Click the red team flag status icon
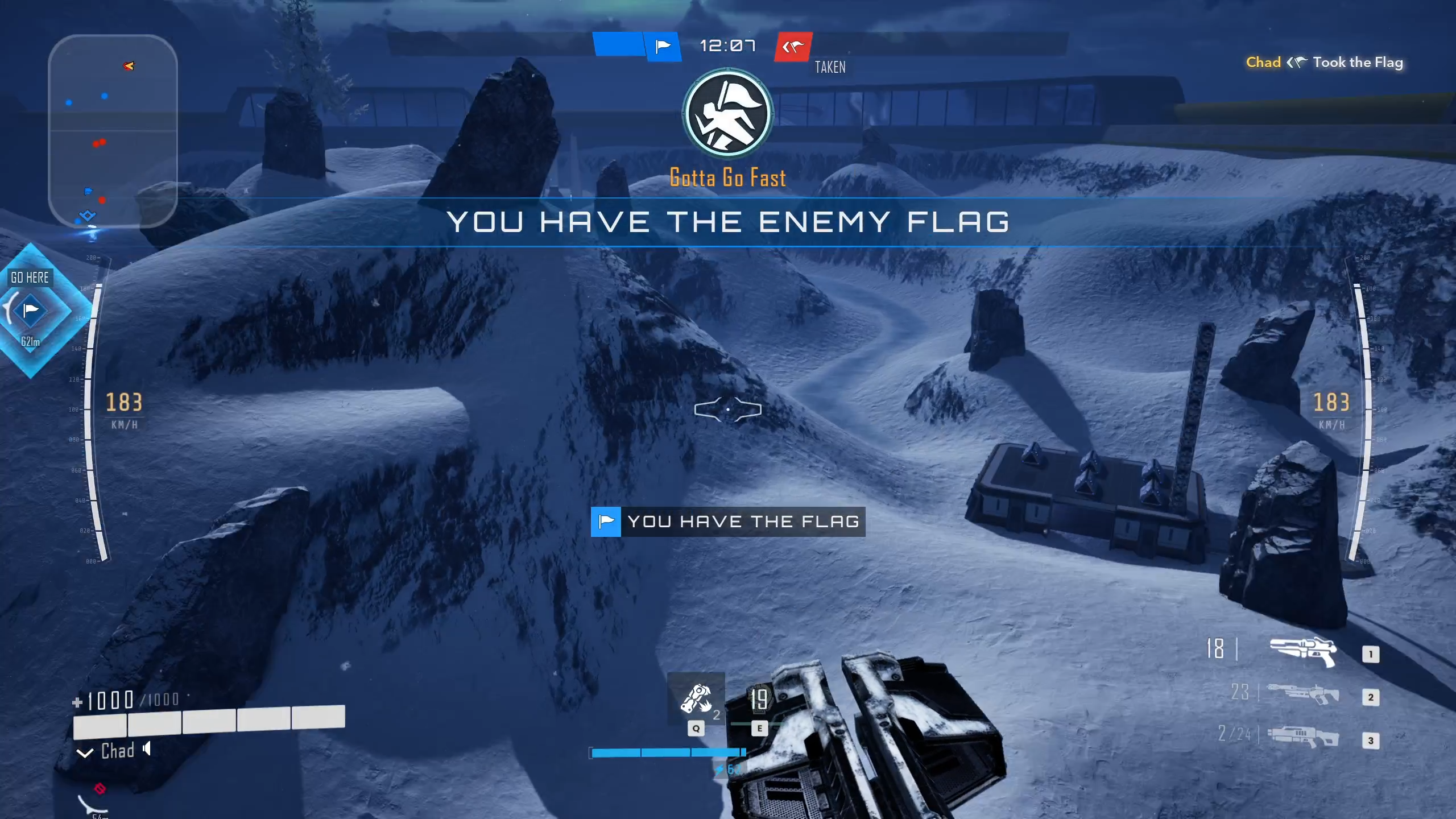1456x819 pixels. [793, 47]
